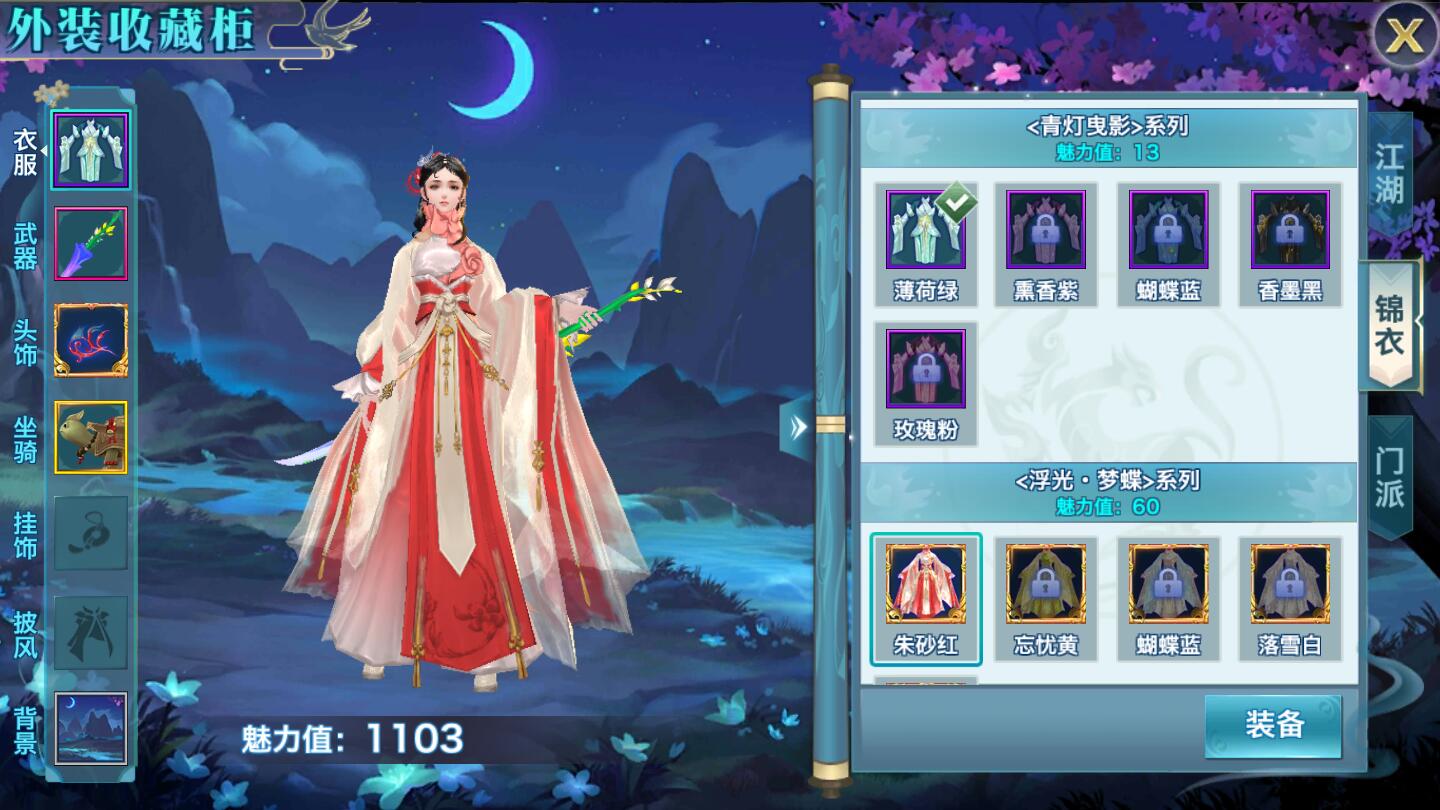This screenshot has width=1440, height=810.
Task: Show the 头饰 headwear category
Action: click(x=91, y=341)
